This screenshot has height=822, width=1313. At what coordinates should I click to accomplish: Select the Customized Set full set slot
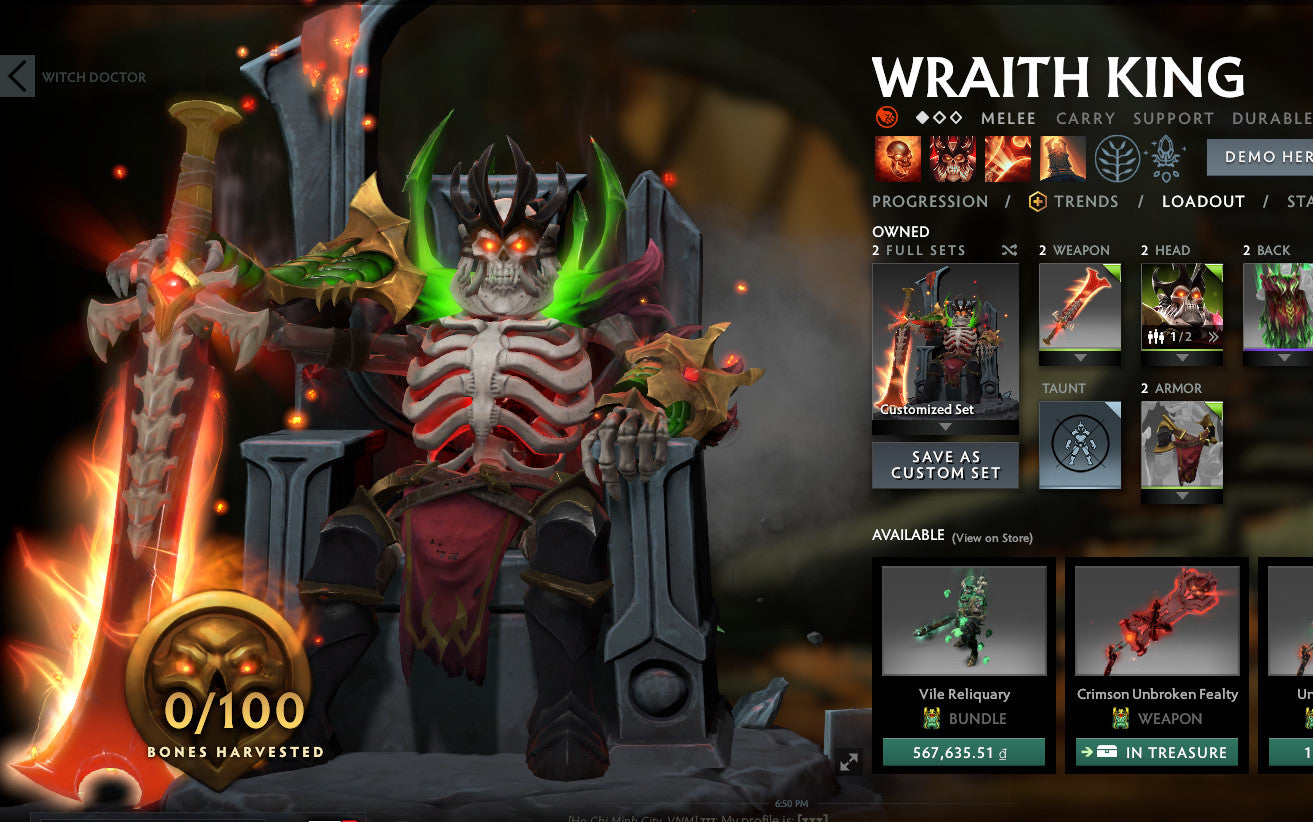click(x=945, y=342)
